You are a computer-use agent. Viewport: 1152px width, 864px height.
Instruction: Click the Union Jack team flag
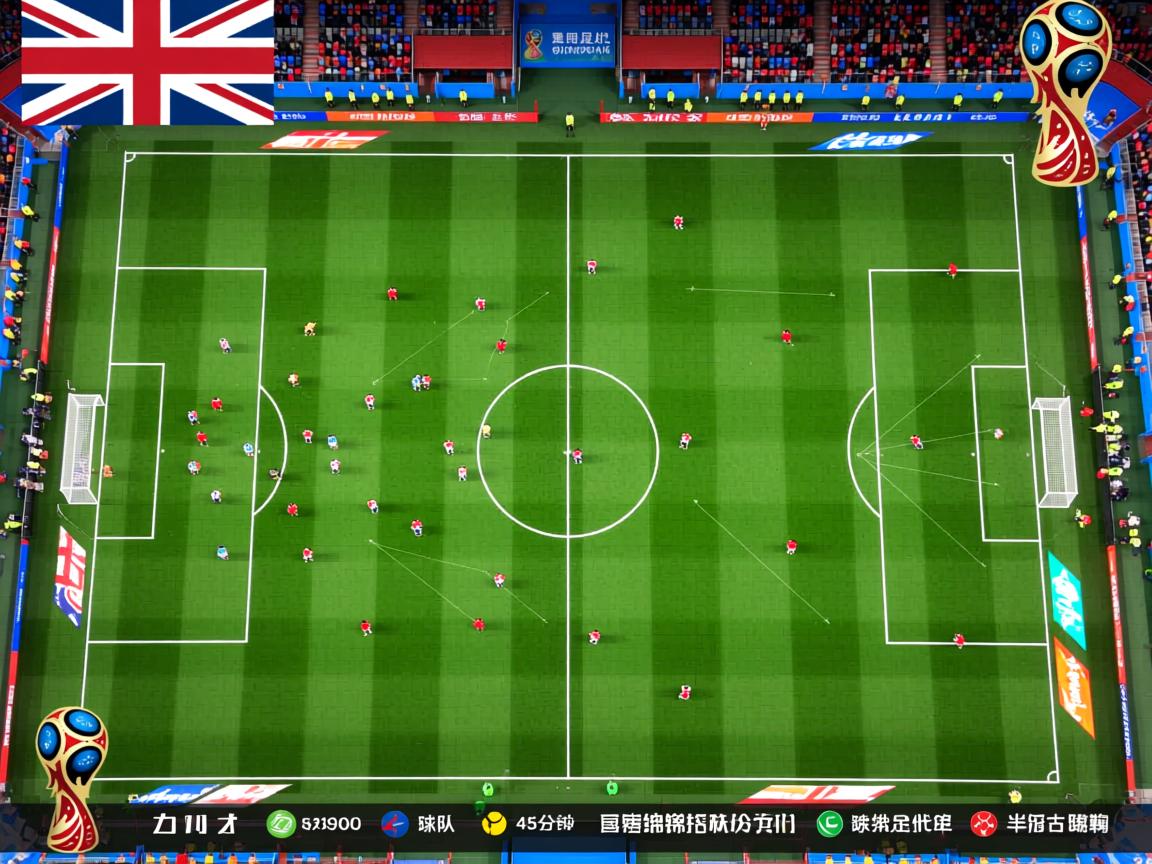(147, 62)
